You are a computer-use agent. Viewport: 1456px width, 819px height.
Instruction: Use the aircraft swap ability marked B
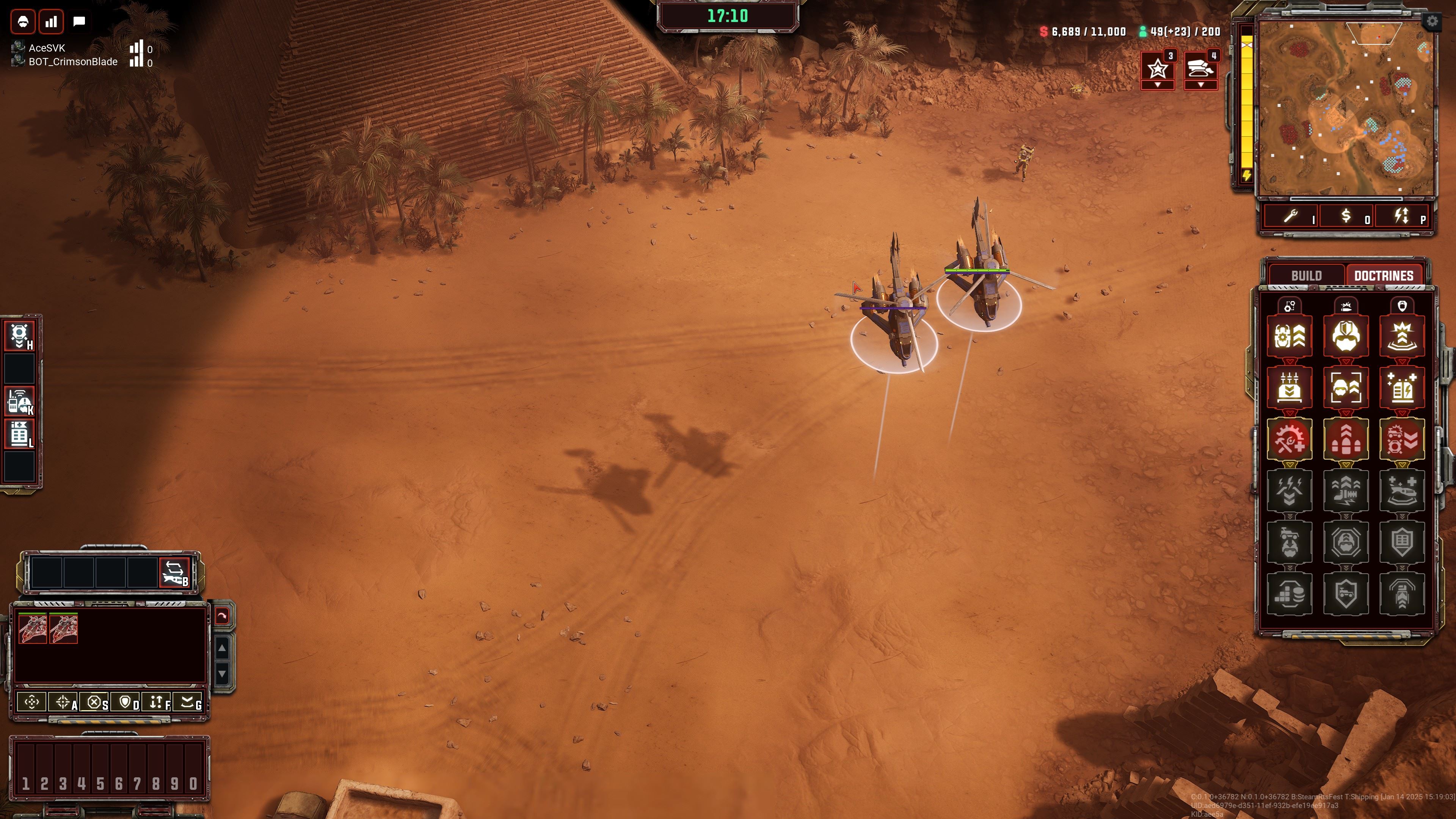coord(174,573)
